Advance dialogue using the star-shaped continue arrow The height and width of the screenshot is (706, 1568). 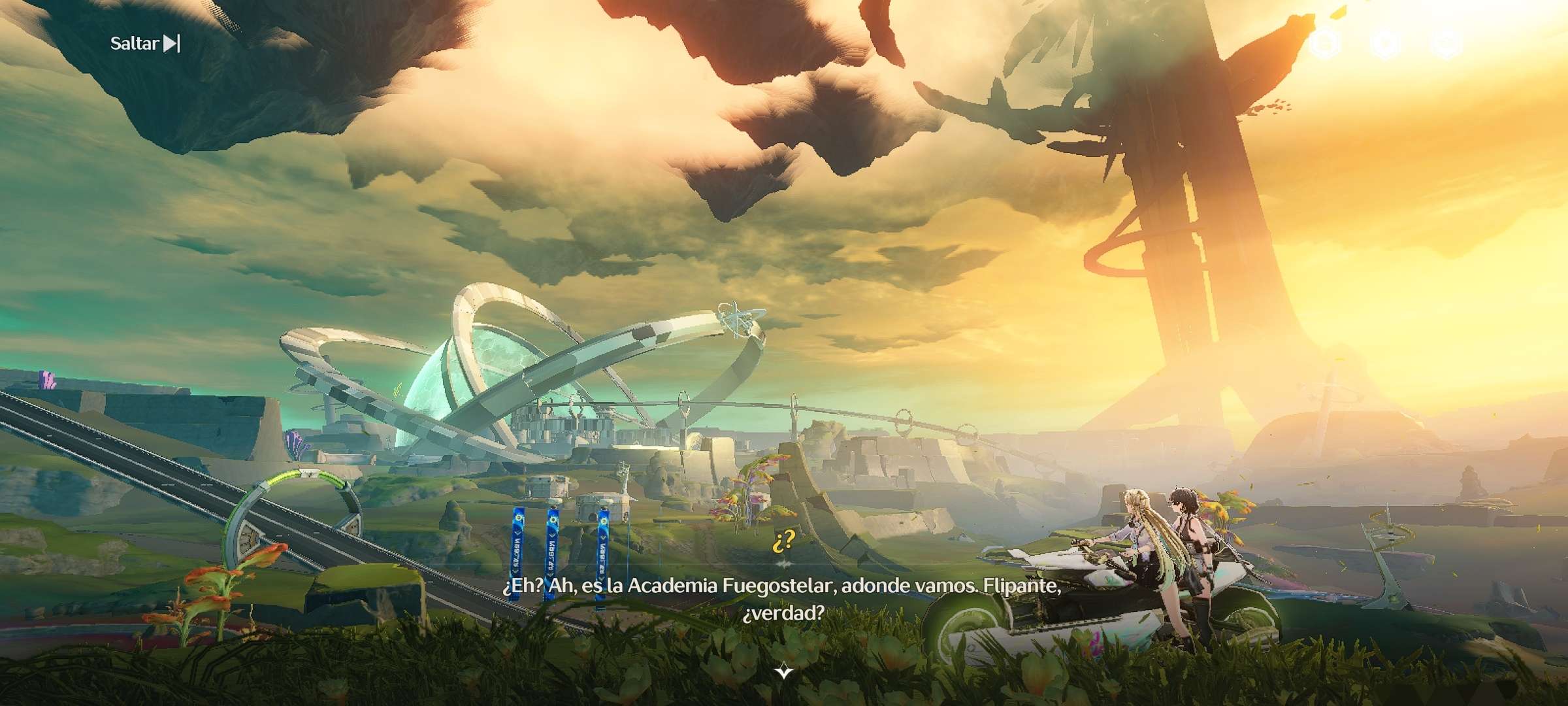pos(783,671)
